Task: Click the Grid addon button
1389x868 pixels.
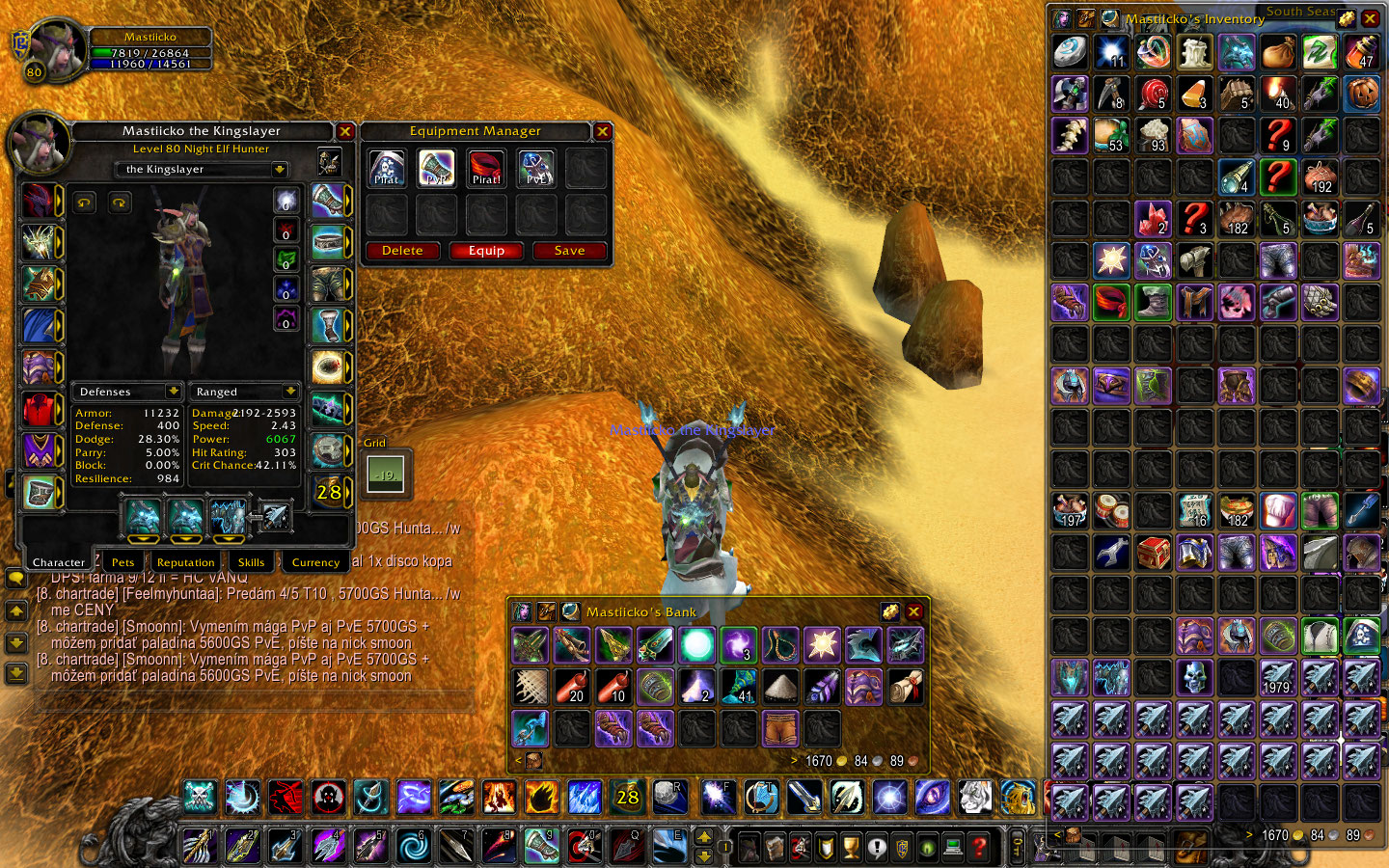Action: pos(386,474)
